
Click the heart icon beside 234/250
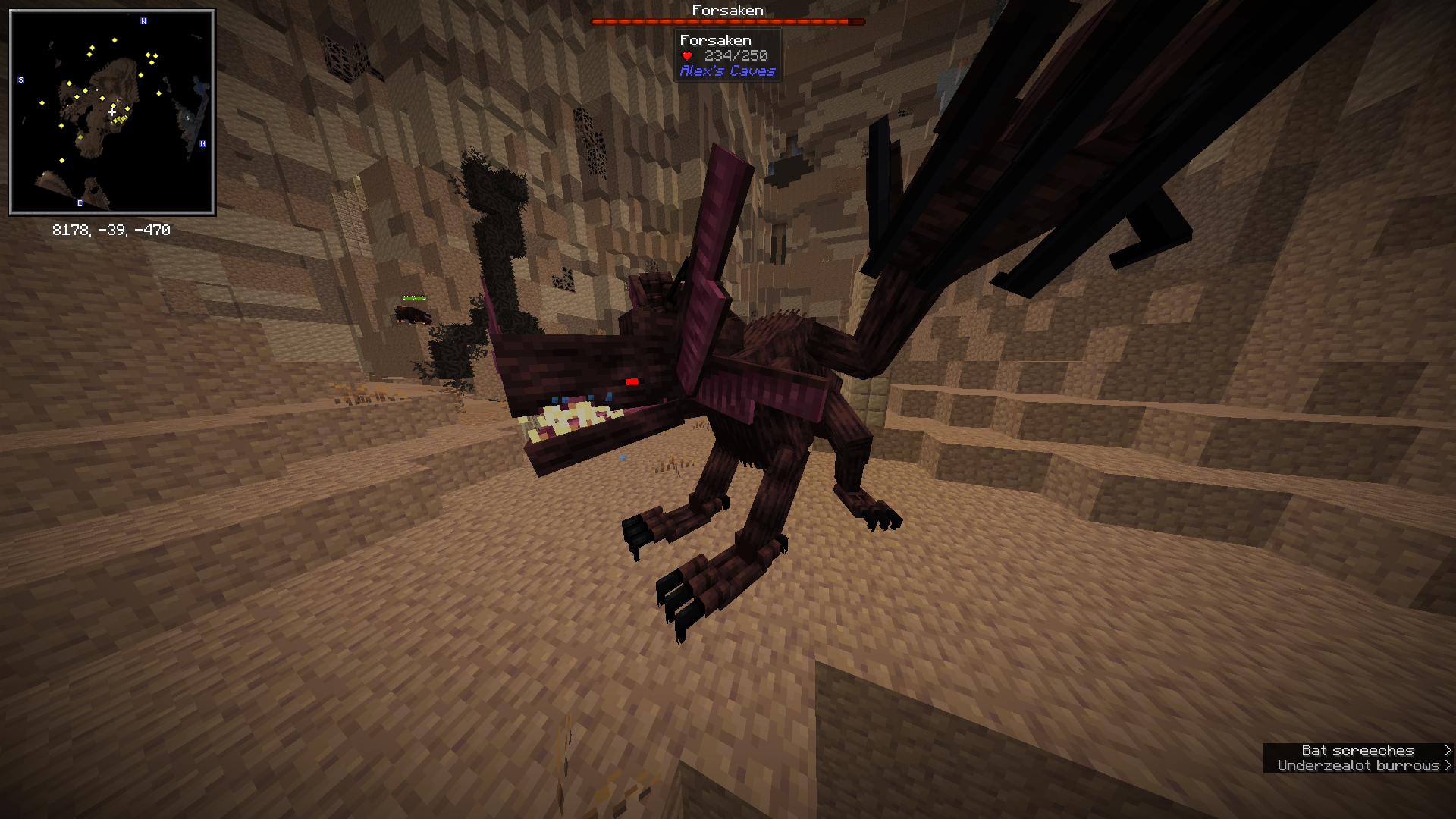686,55
